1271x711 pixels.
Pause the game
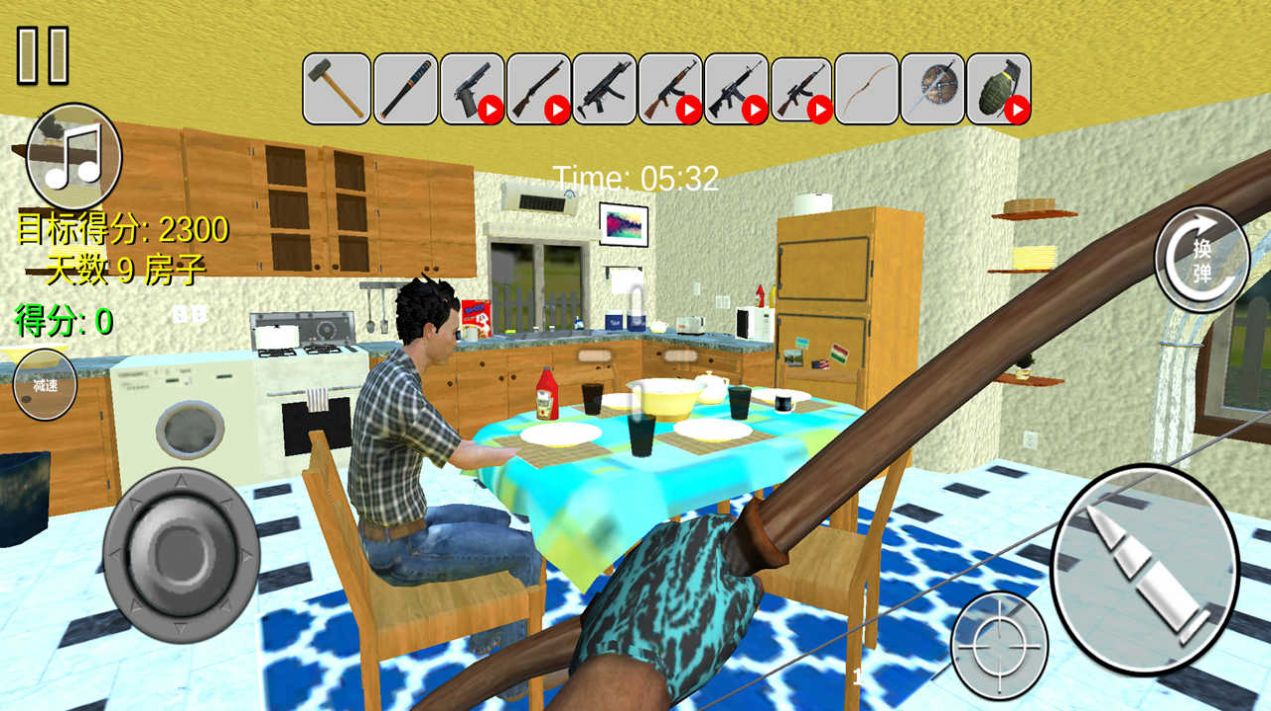click(43, 55)
